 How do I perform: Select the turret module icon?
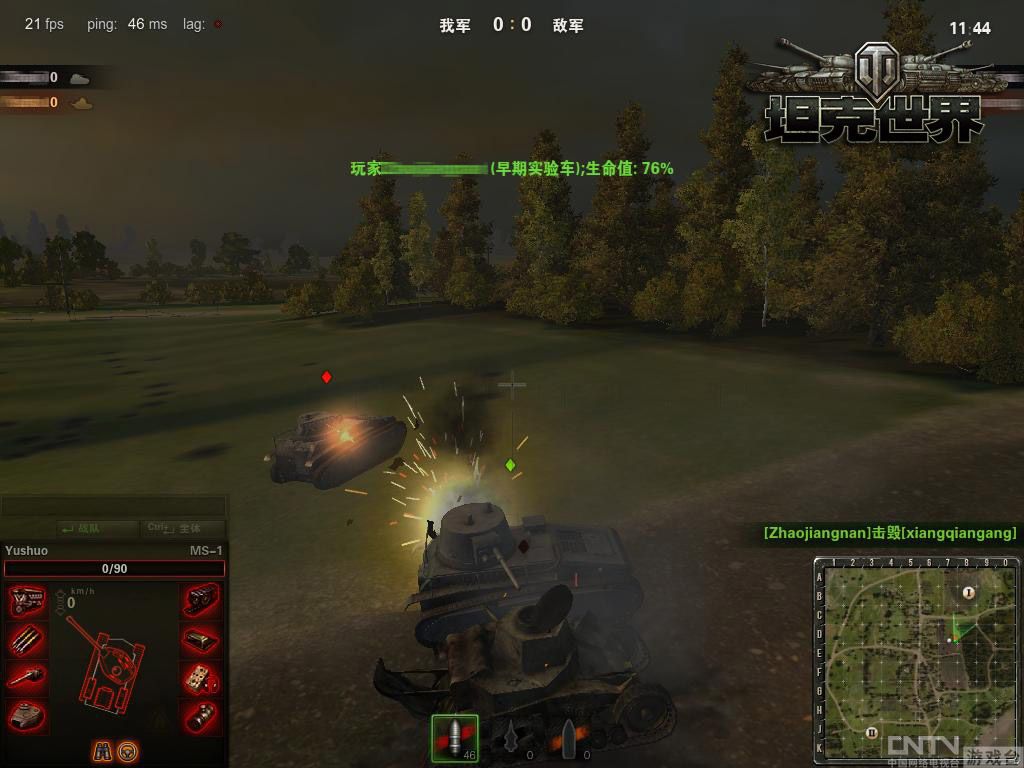coord(27,715)
